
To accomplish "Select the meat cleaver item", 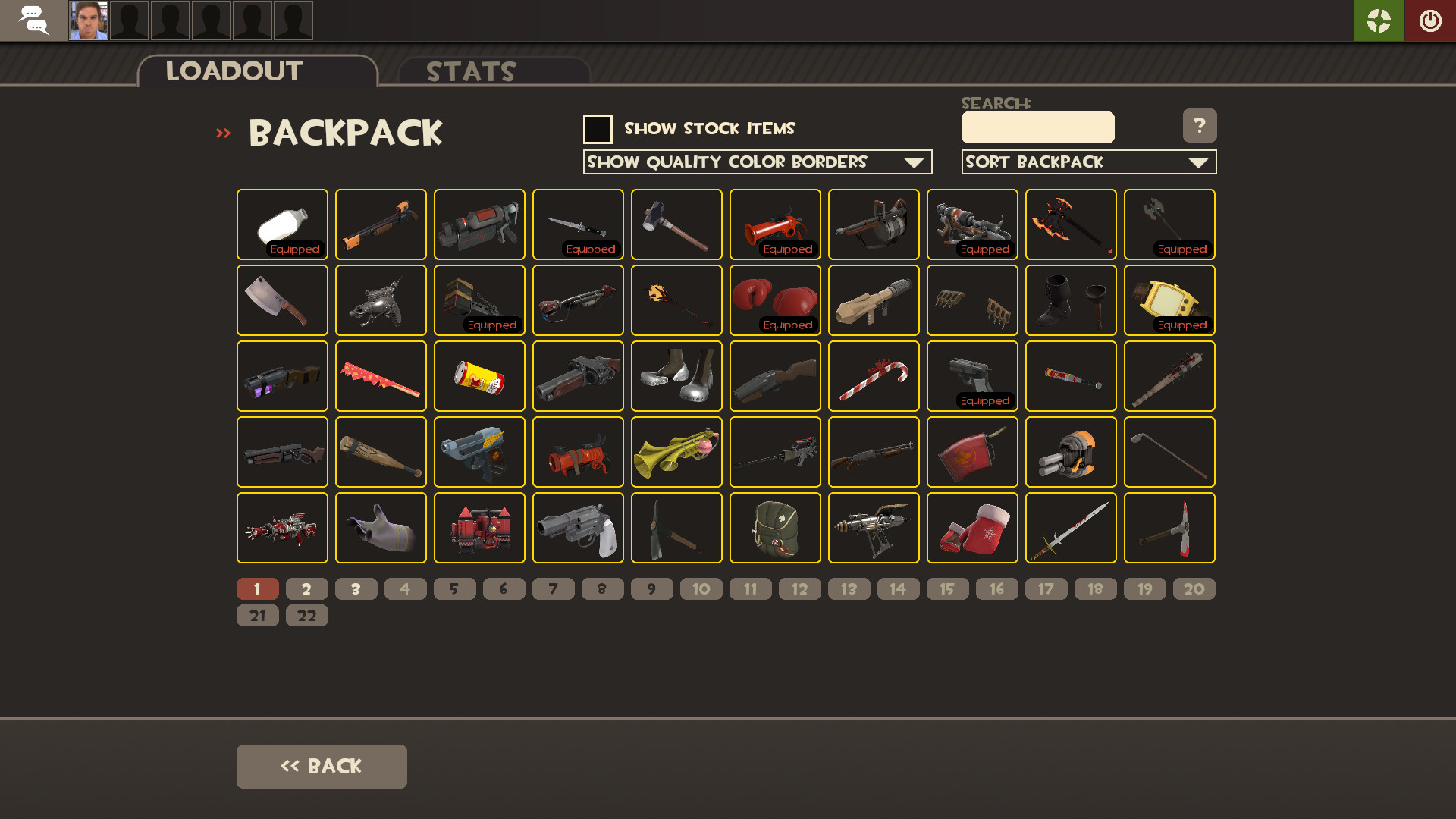I will (x=282, y=300).
